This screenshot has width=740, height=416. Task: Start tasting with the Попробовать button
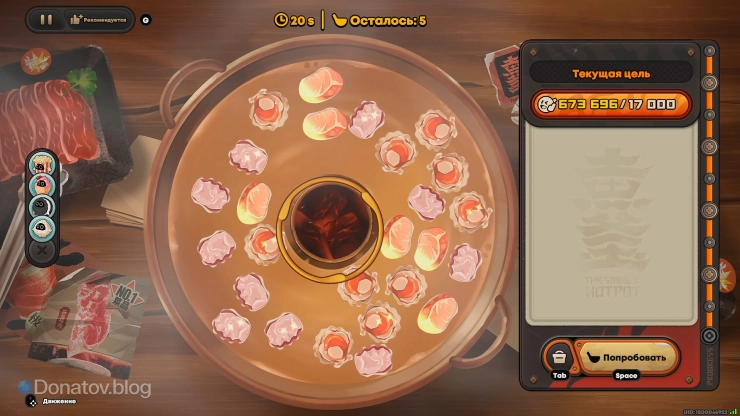(x=626, y=355)
